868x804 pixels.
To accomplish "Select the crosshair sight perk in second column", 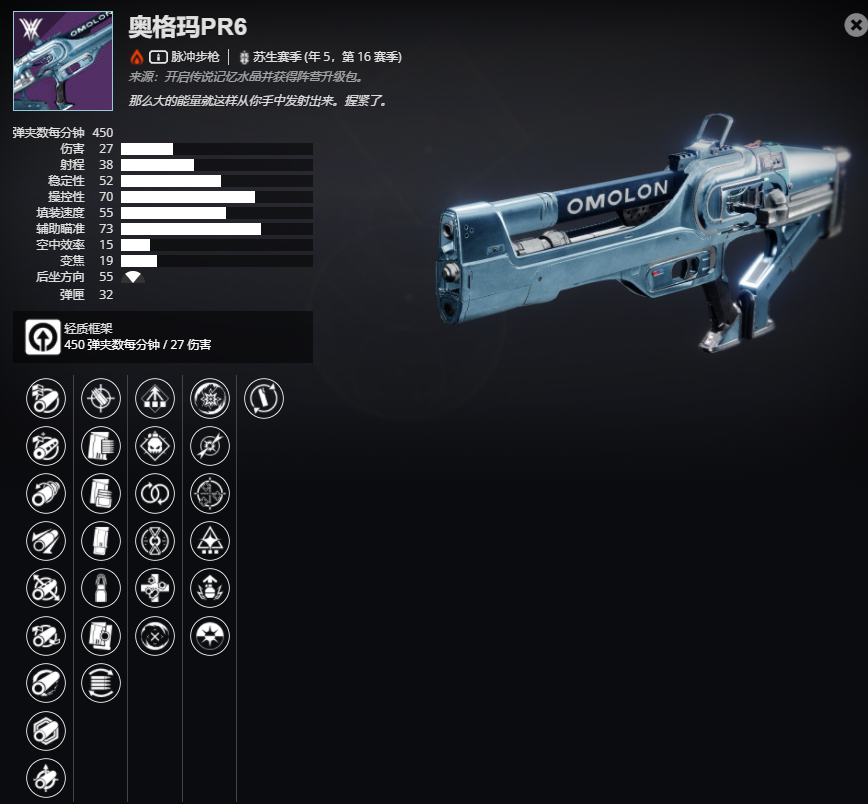I will [100, 397].
